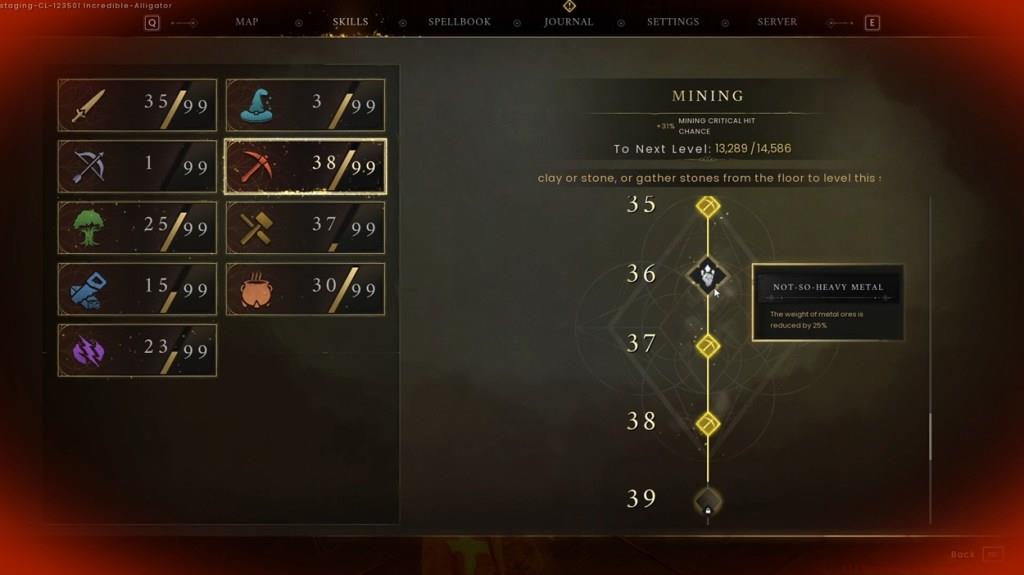
Task: Open the cooking pot skill tile
Action: coord(305,289)
